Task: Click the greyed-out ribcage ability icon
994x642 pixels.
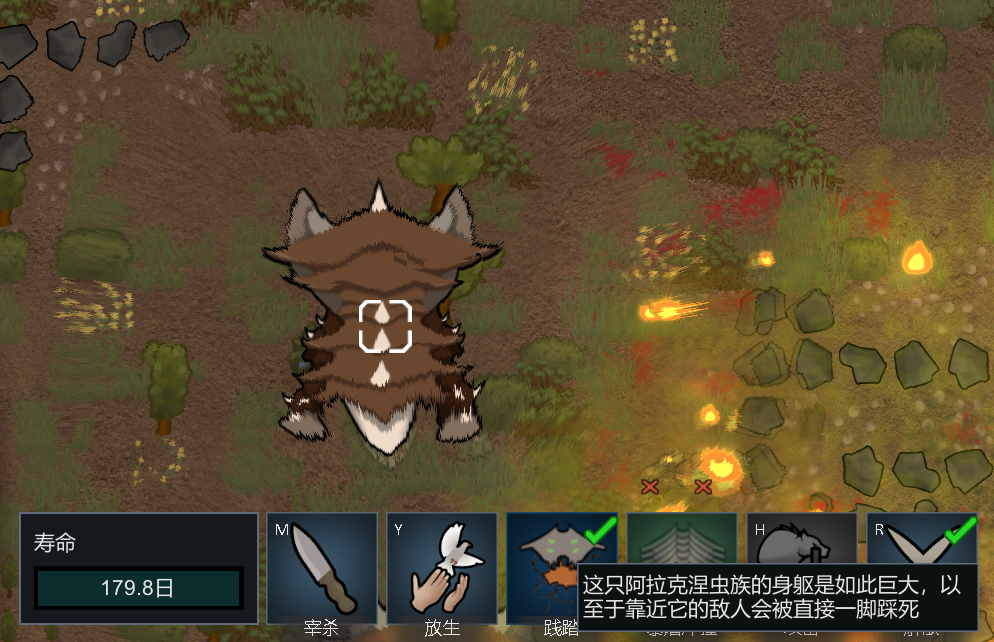Action: pos(681,540)
